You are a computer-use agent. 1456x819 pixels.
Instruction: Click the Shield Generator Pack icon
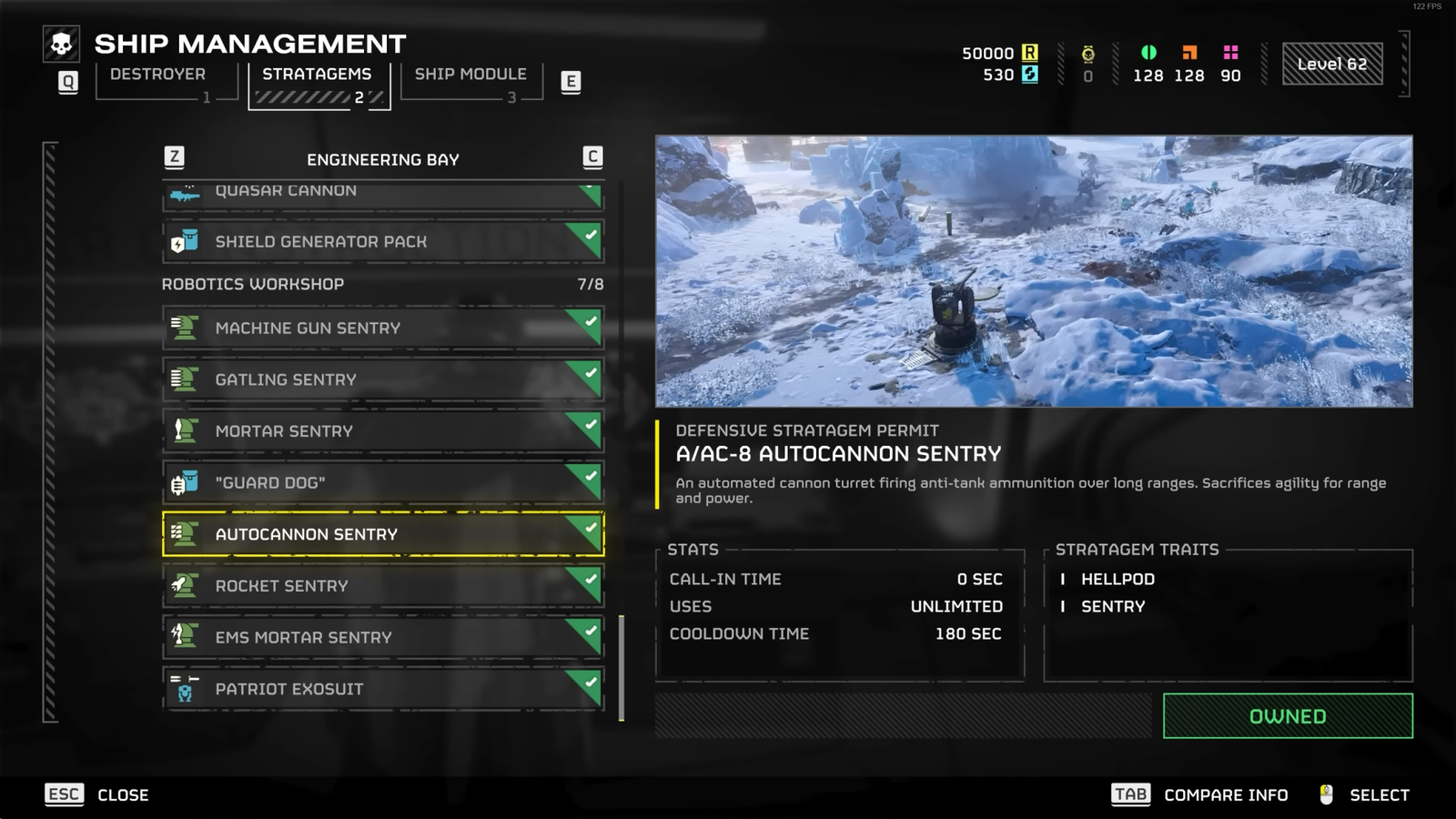(187, 241)
